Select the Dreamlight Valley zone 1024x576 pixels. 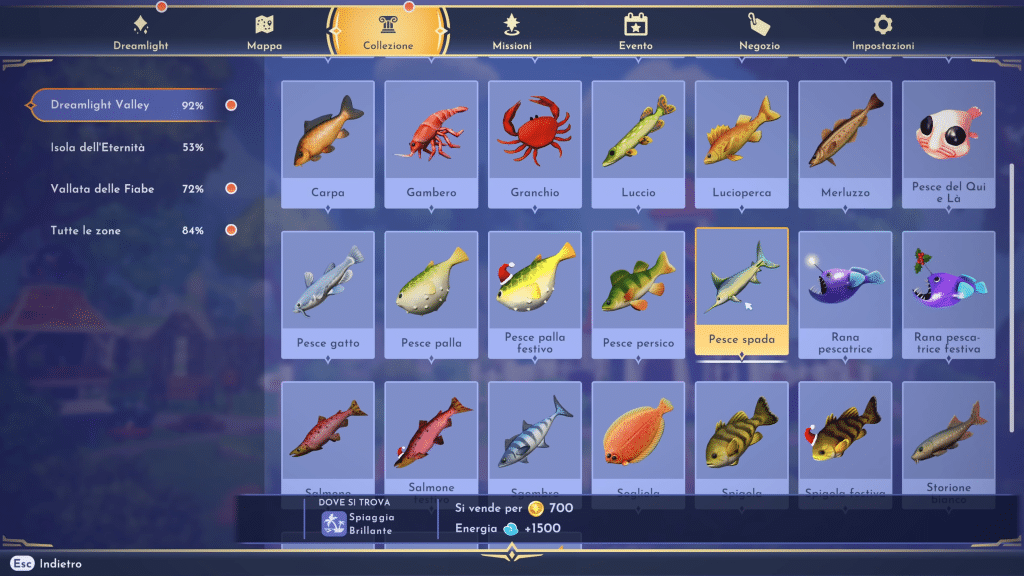(x=127, y=105)
